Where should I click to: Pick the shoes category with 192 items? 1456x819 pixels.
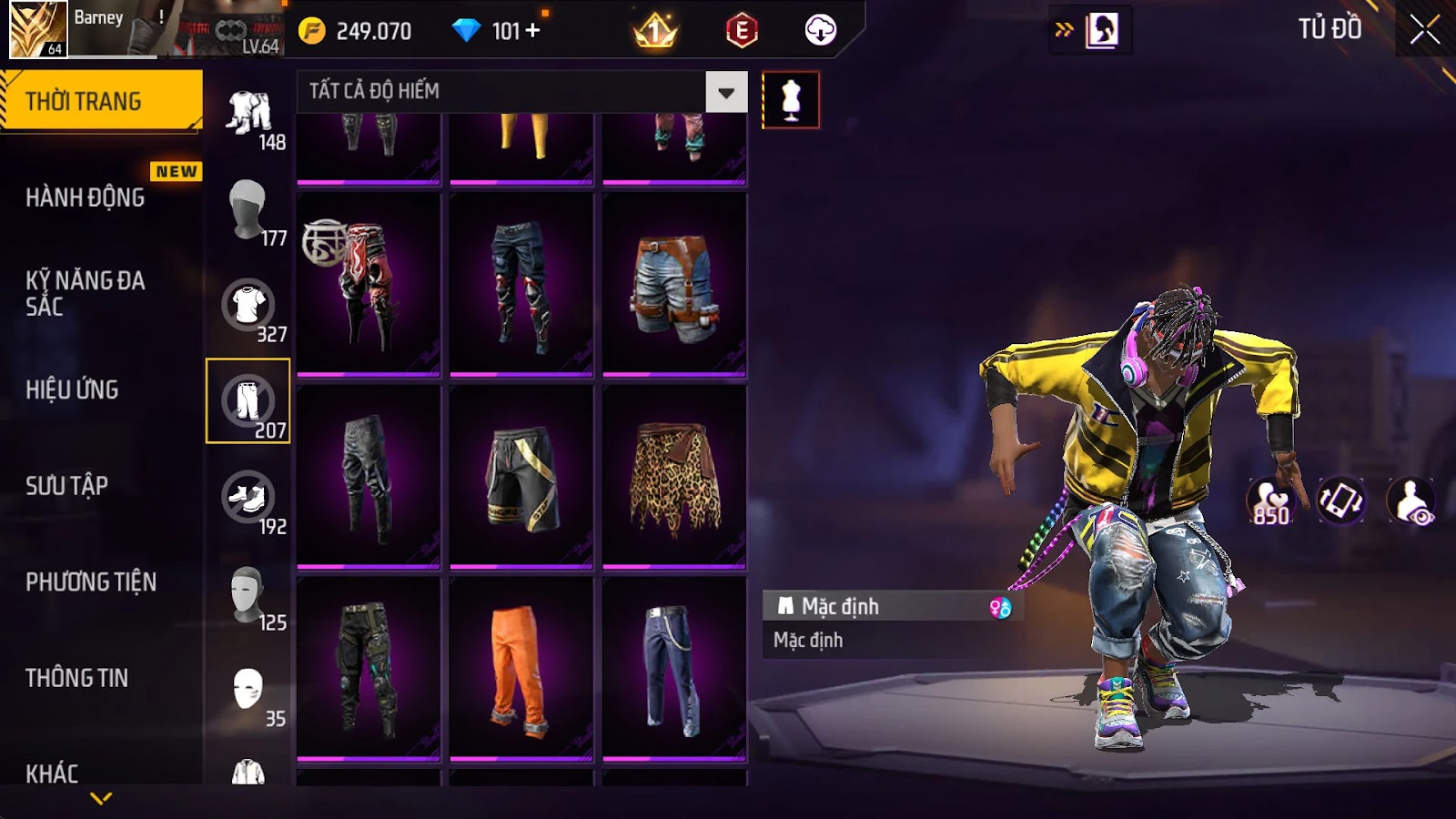[248, 498]
